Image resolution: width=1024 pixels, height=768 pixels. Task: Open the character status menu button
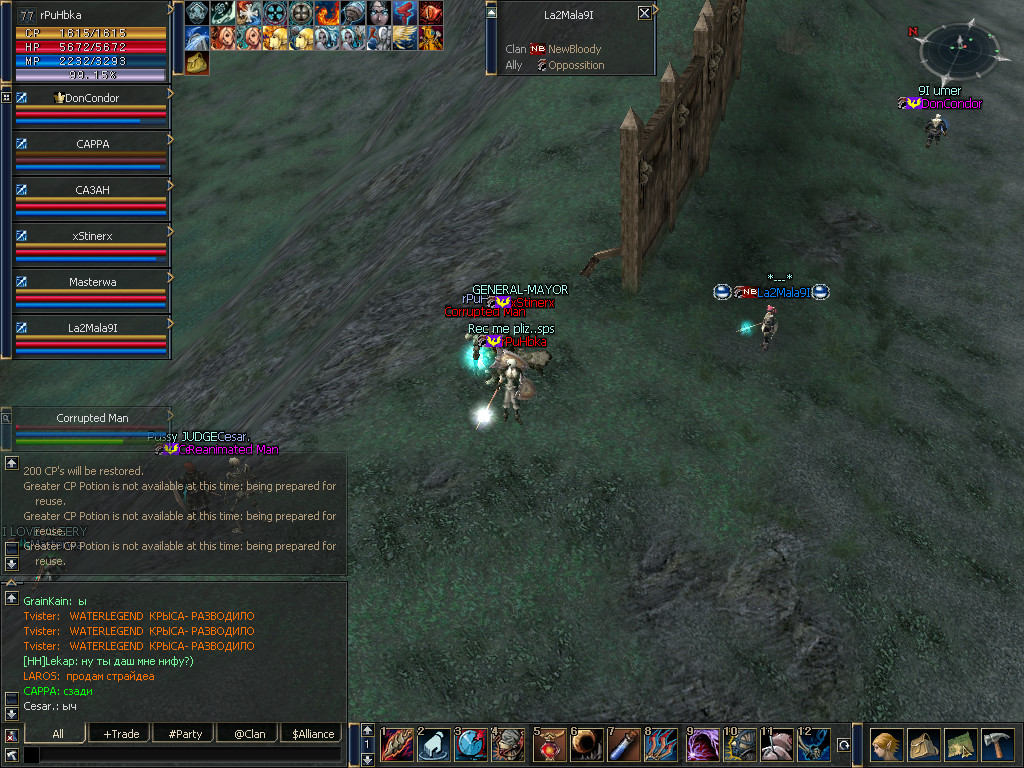pyautogui.click(x=886, y=746)
